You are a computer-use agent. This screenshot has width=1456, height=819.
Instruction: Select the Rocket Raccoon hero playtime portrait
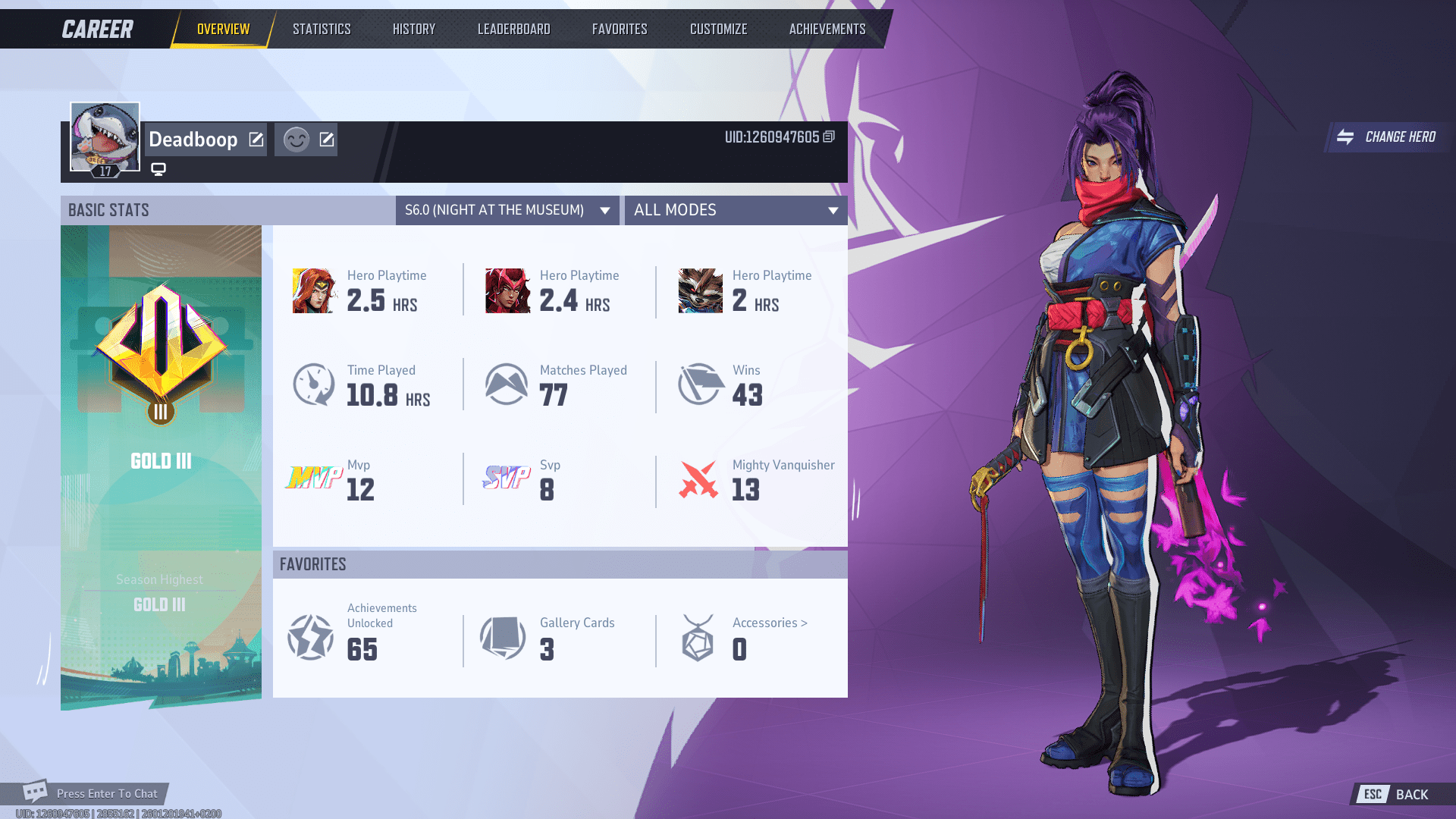(701, 290)
